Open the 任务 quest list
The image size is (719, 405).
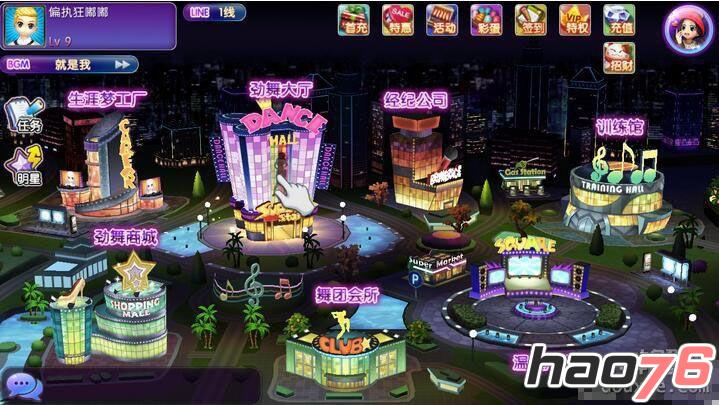pyautogui.click(x=24, y=116)
